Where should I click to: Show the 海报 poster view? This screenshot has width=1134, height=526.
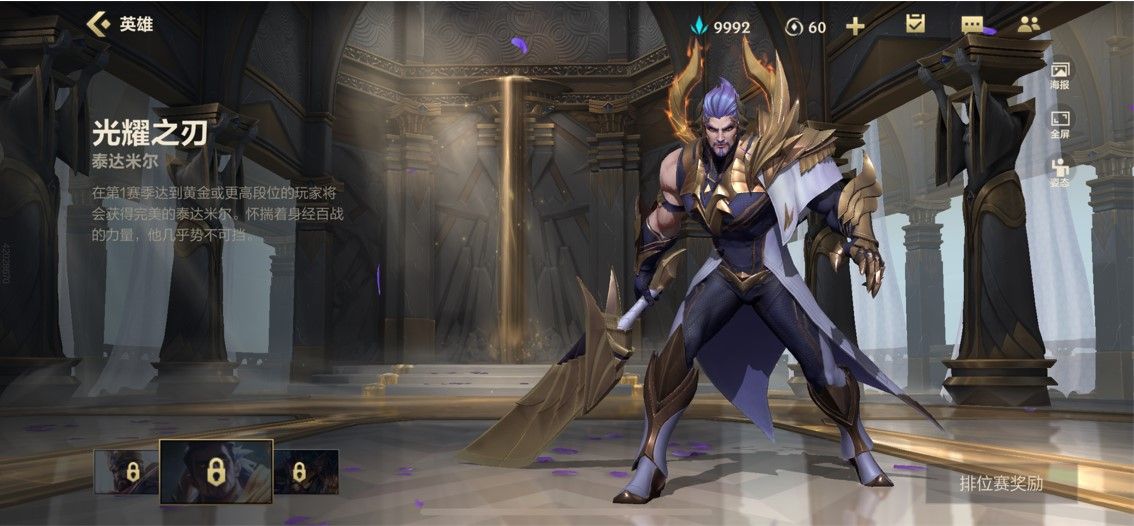1059,76
